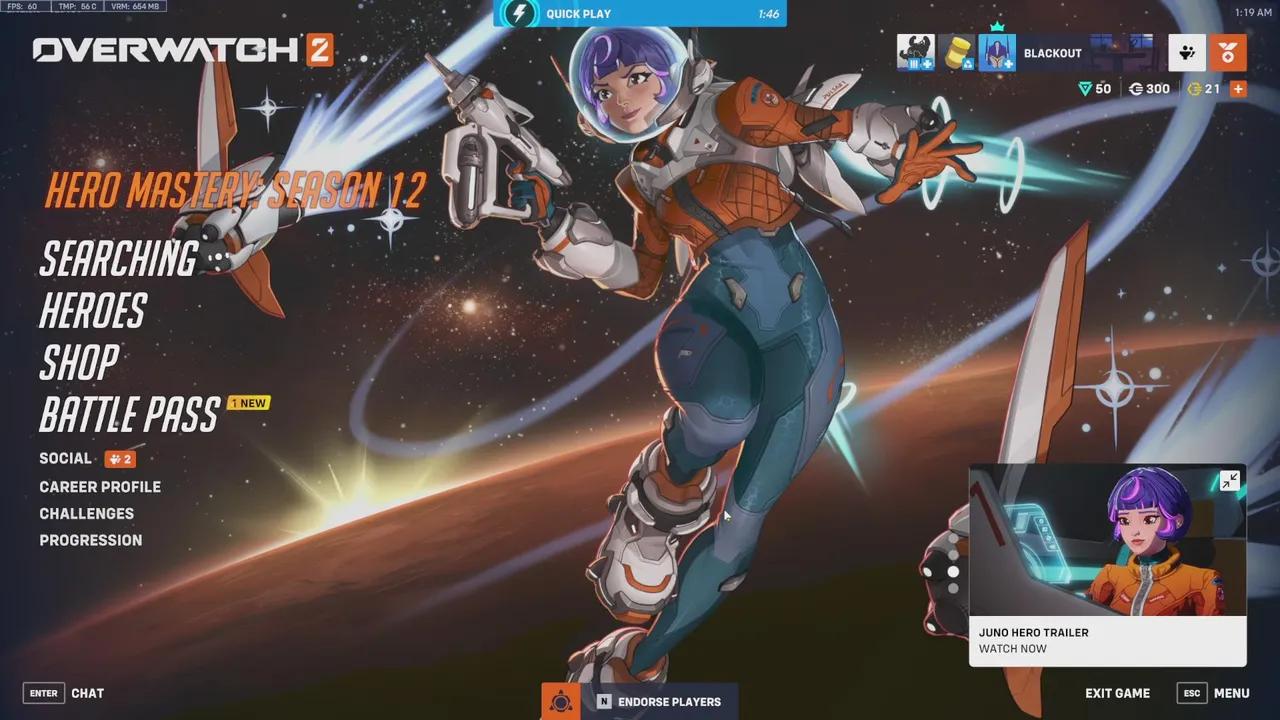The image size is (1280, 720).
Task: Click the green credits currency icon
Action: tap(1086, 88)
